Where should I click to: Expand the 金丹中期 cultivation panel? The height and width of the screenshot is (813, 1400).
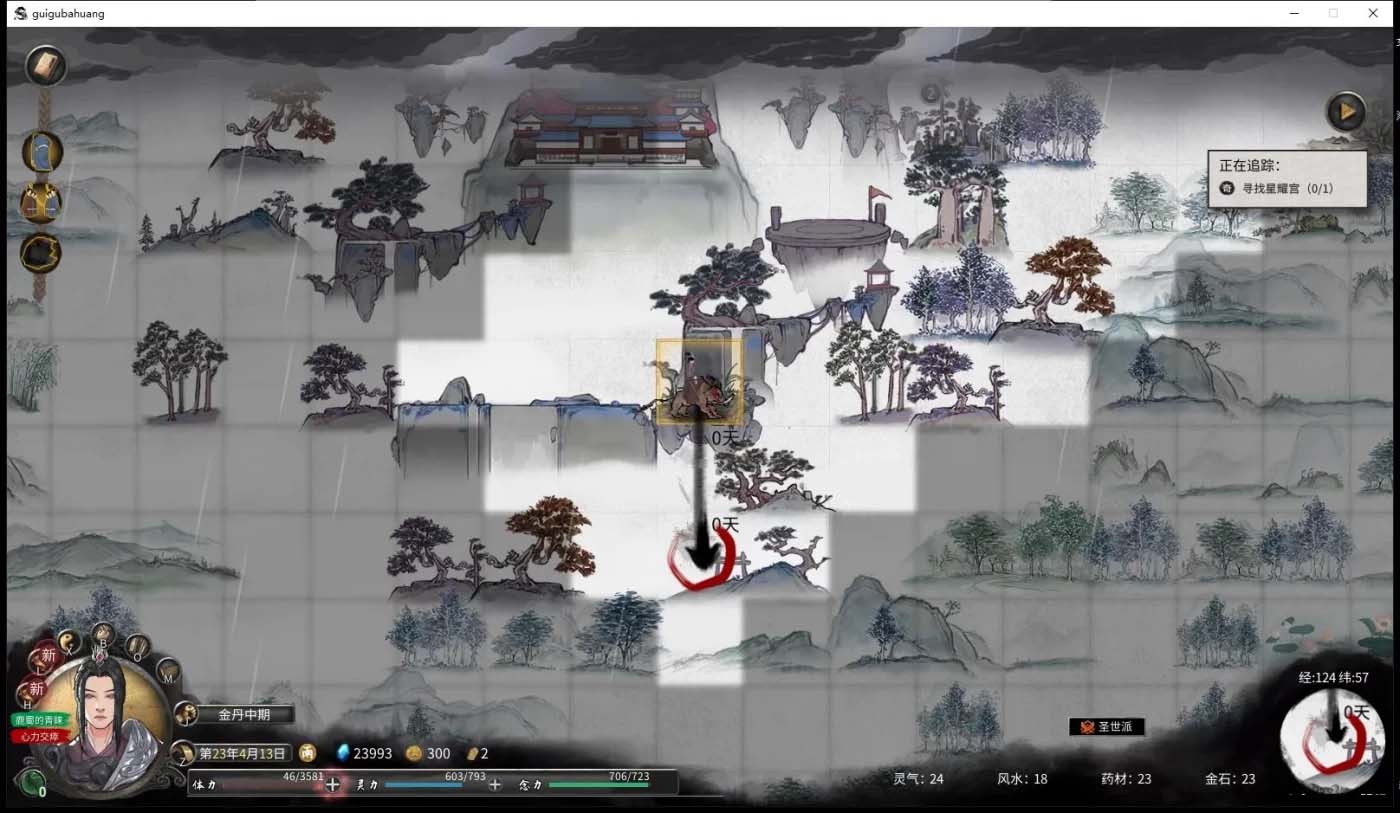click(243, 714)
